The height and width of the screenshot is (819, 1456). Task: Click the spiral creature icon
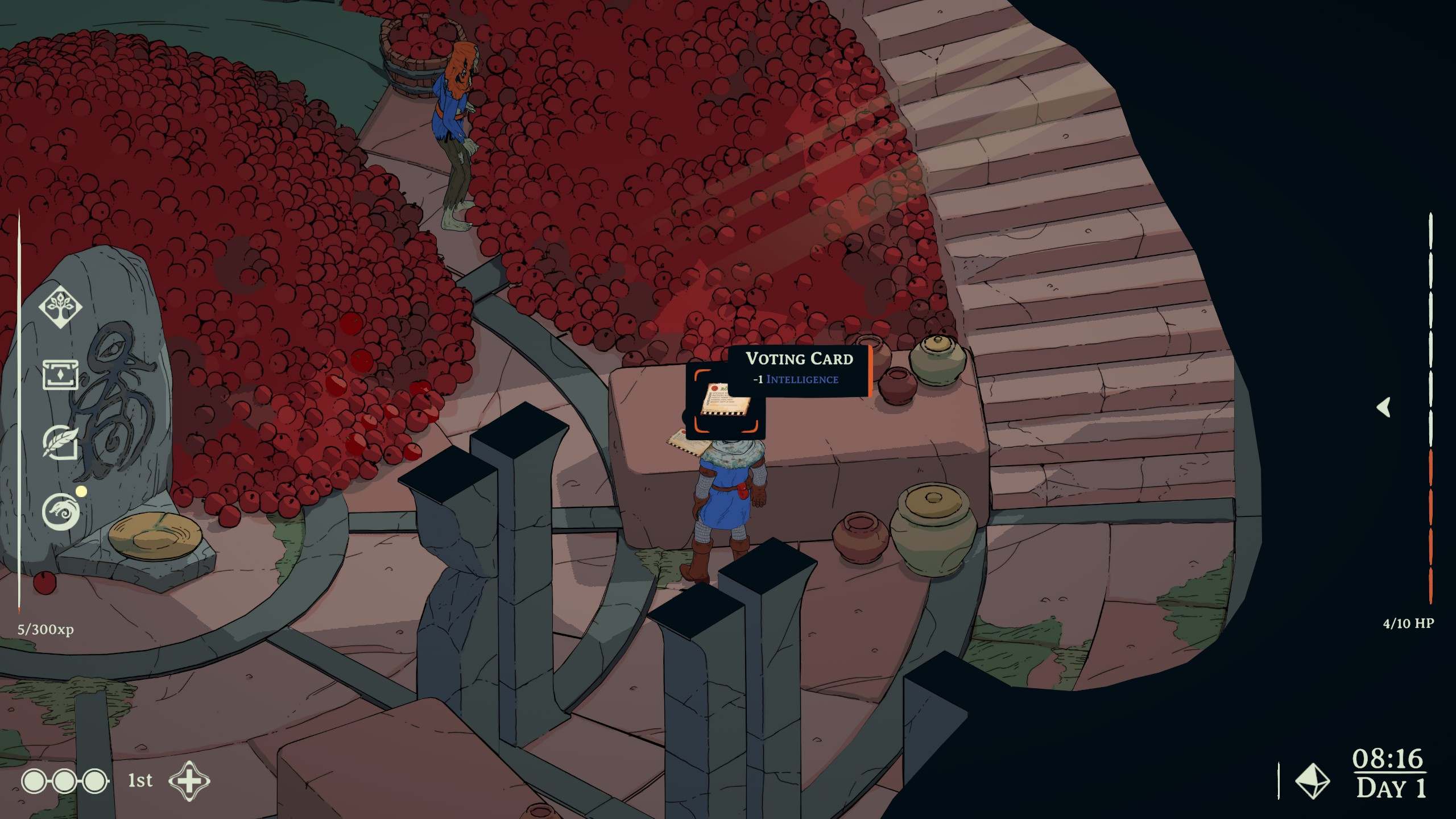tap(60, 511)
